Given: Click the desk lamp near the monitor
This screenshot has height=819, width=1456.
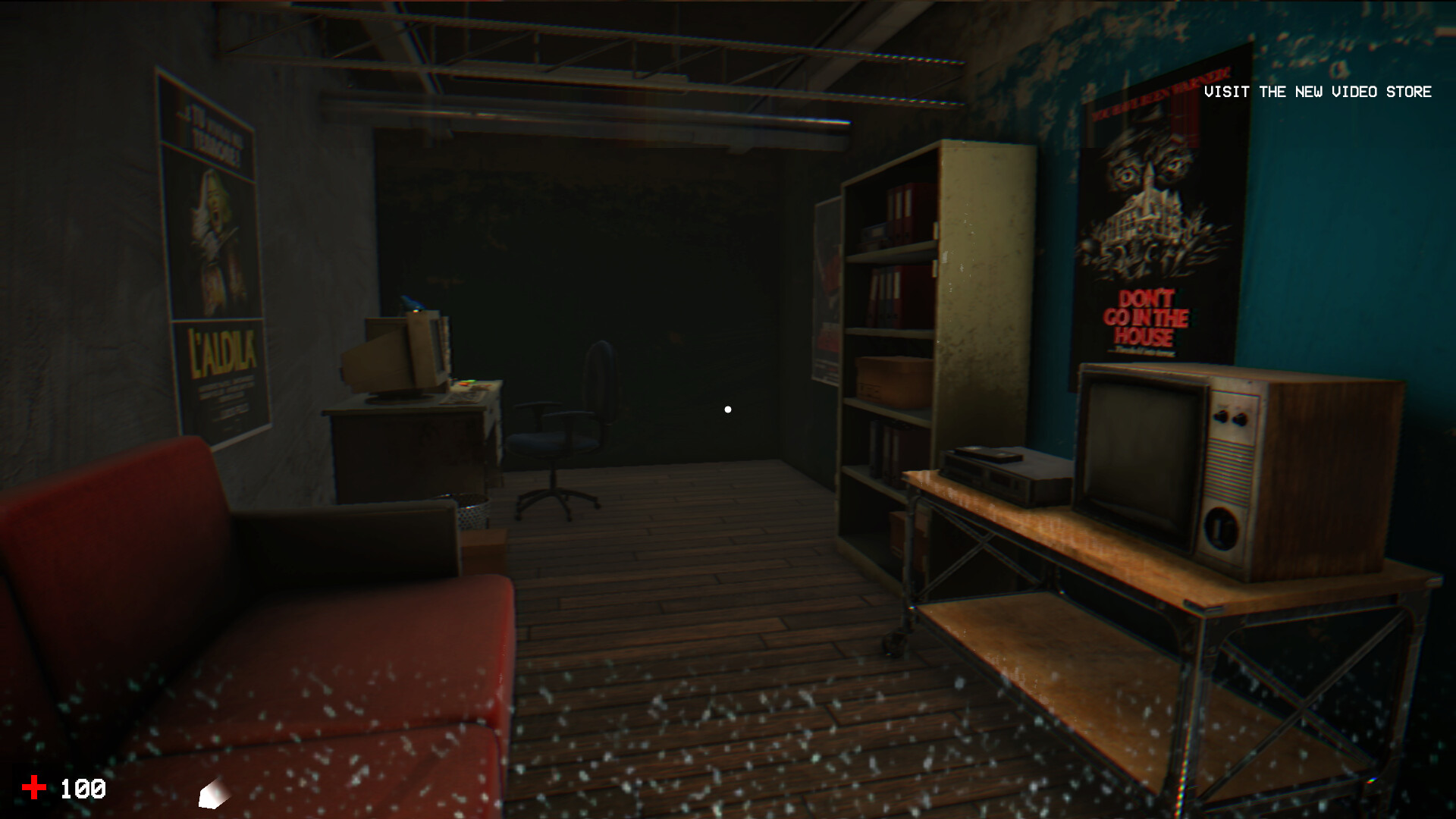Looking at the screenshot, I should click(x=412, y=303).
